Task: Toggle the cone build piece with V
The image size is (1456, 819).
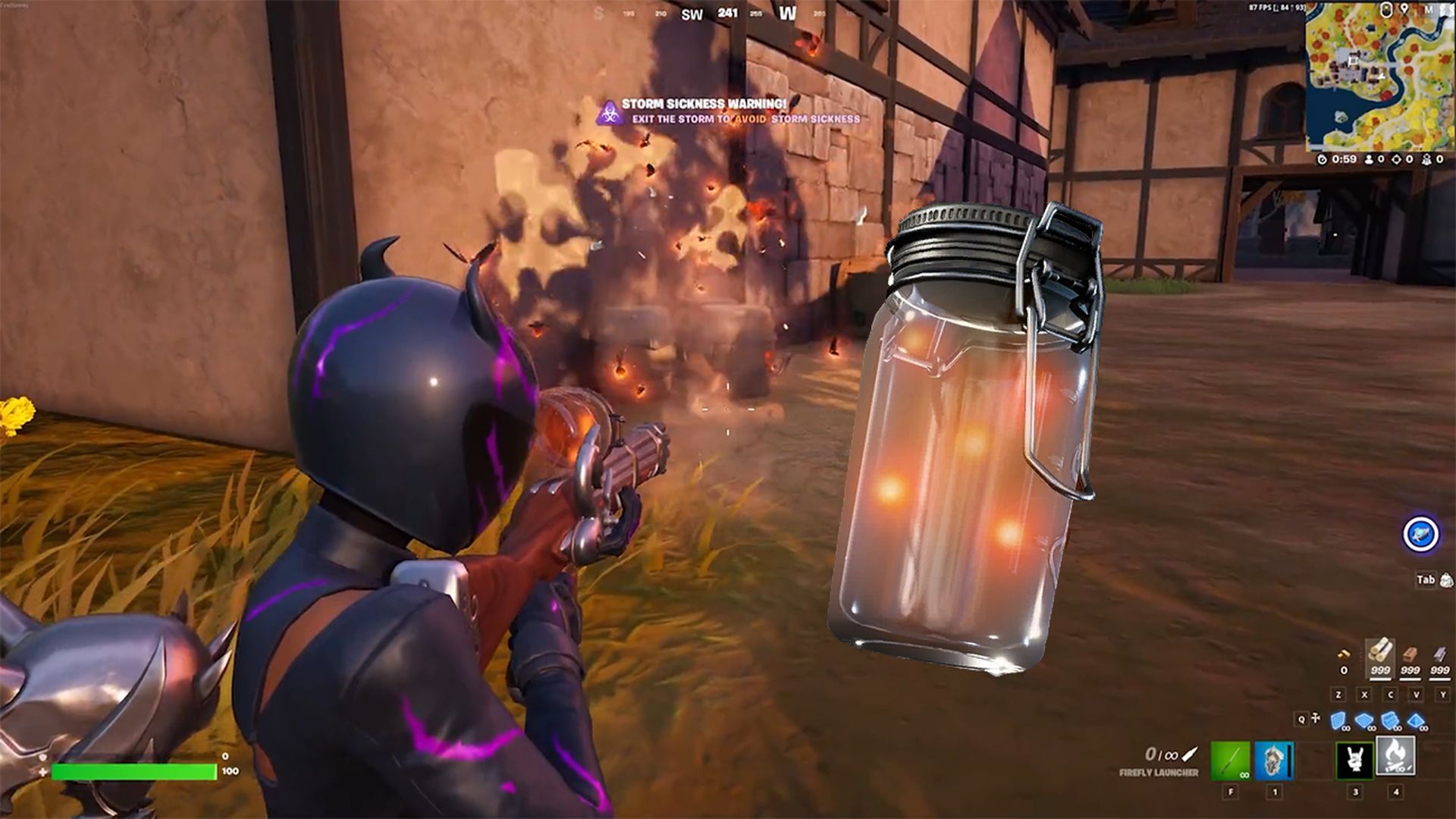Action: [1416, 695]
